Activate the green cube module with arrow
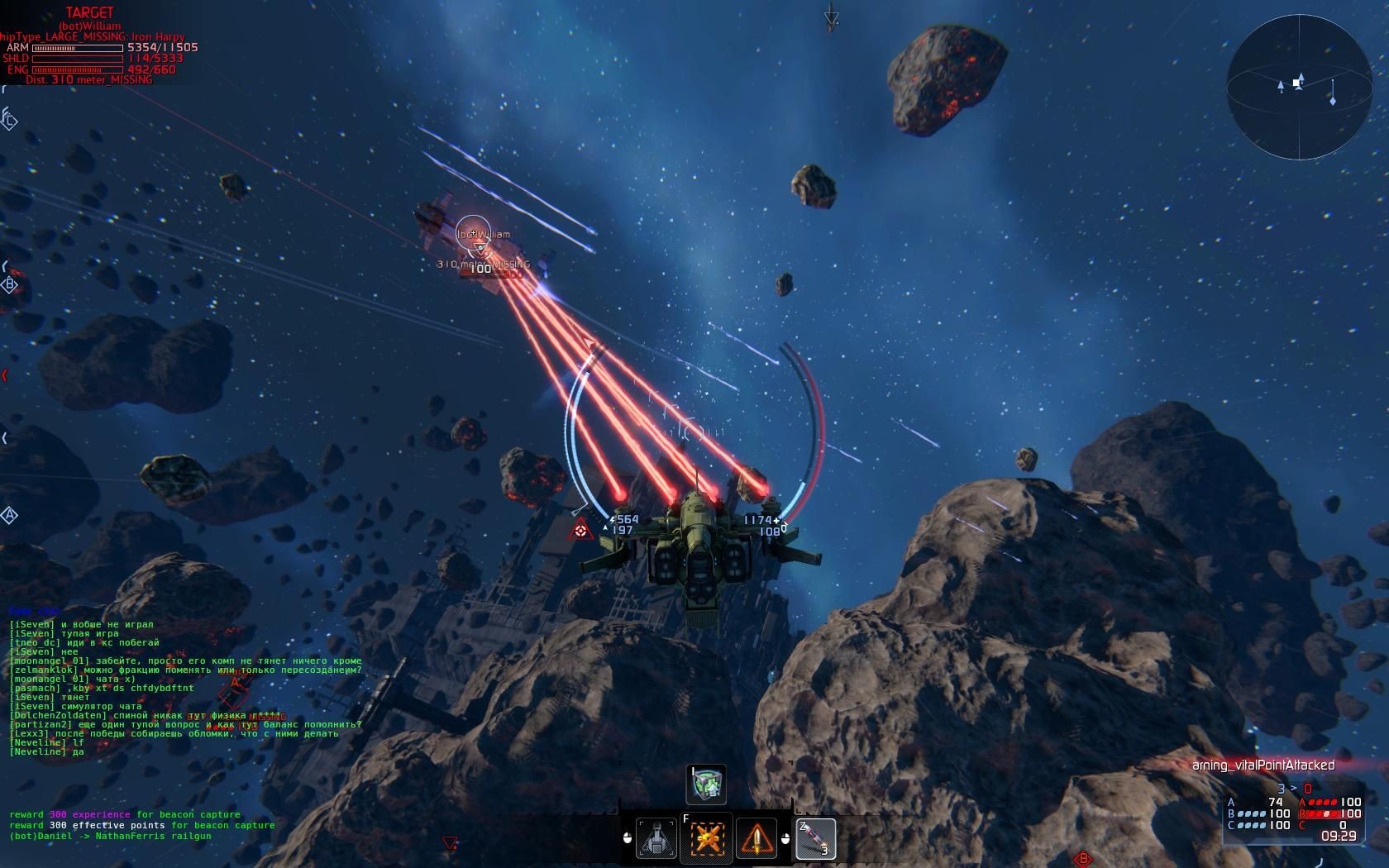This screenshot has width=1389, height=868. tap(706, 785)
